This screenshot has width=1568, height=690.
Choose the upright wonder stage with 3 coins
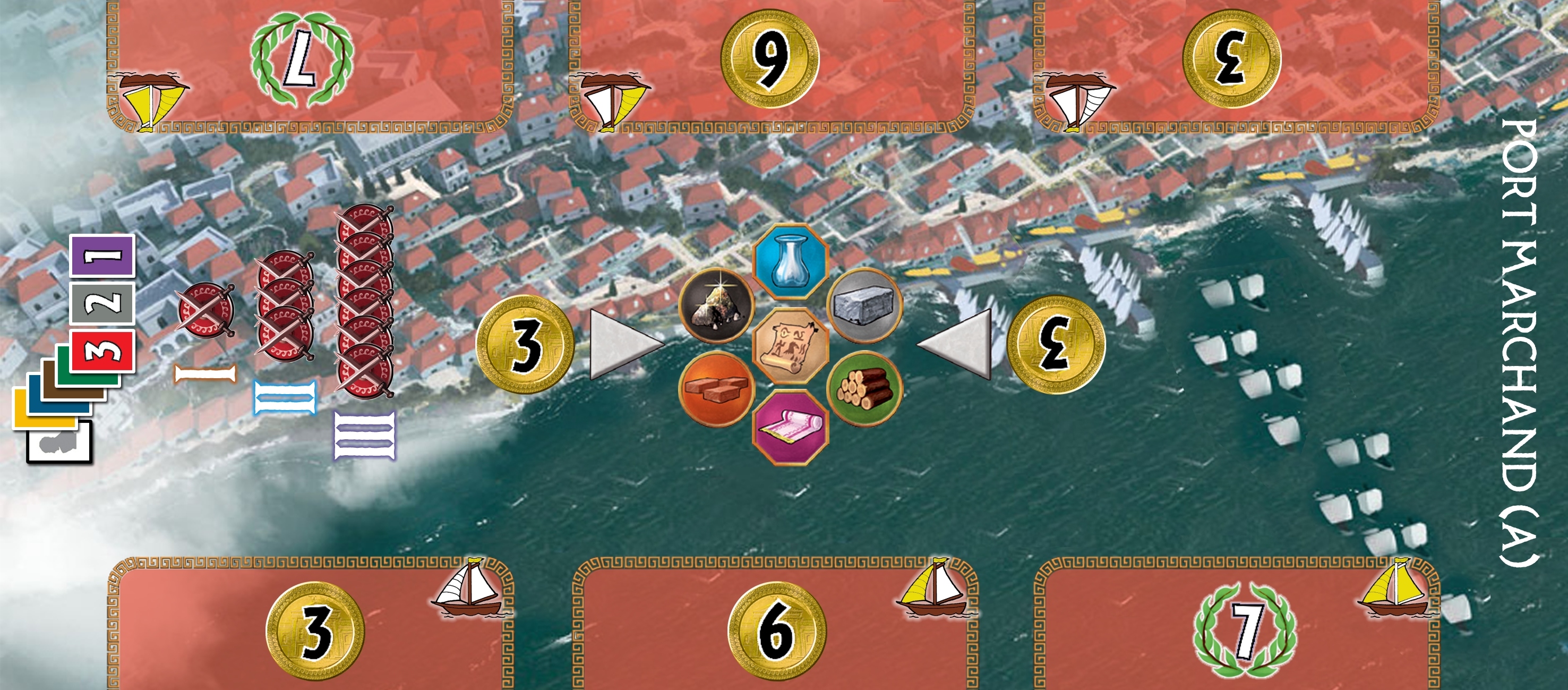315,631
